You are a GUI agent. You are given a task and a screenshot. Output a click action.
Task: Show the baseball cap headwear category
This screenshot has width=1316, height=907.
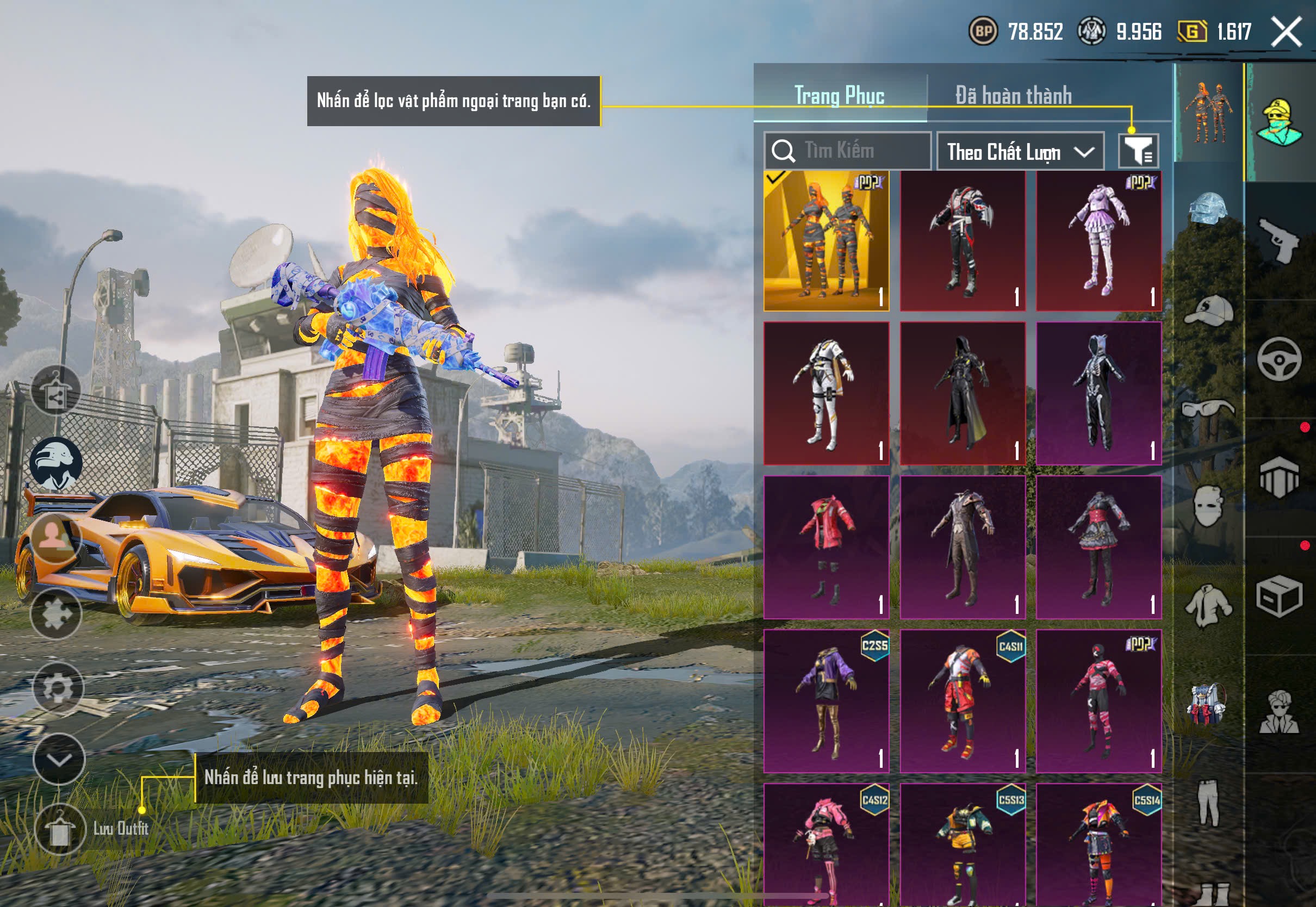(1208, 310)
